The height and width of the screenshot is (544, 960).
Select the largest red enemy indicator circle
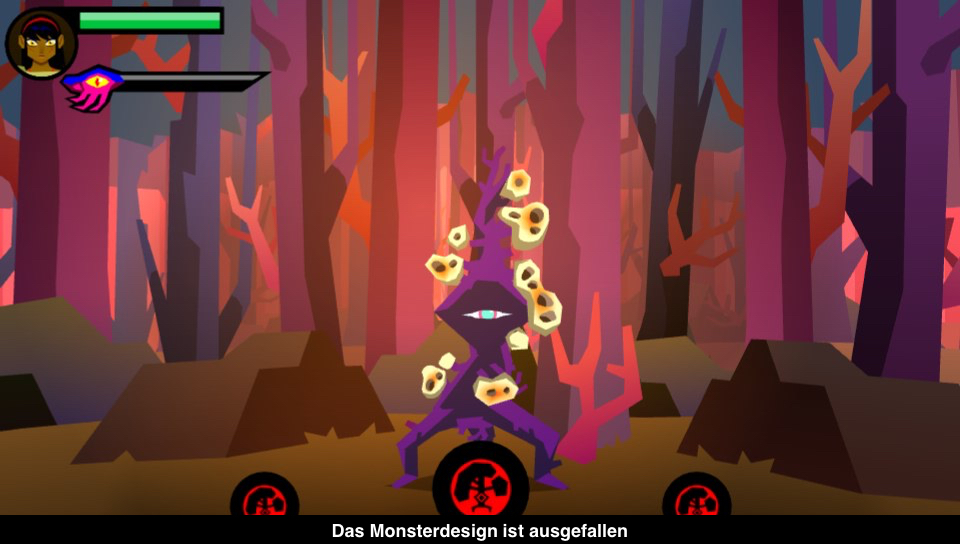pos(480,483)
